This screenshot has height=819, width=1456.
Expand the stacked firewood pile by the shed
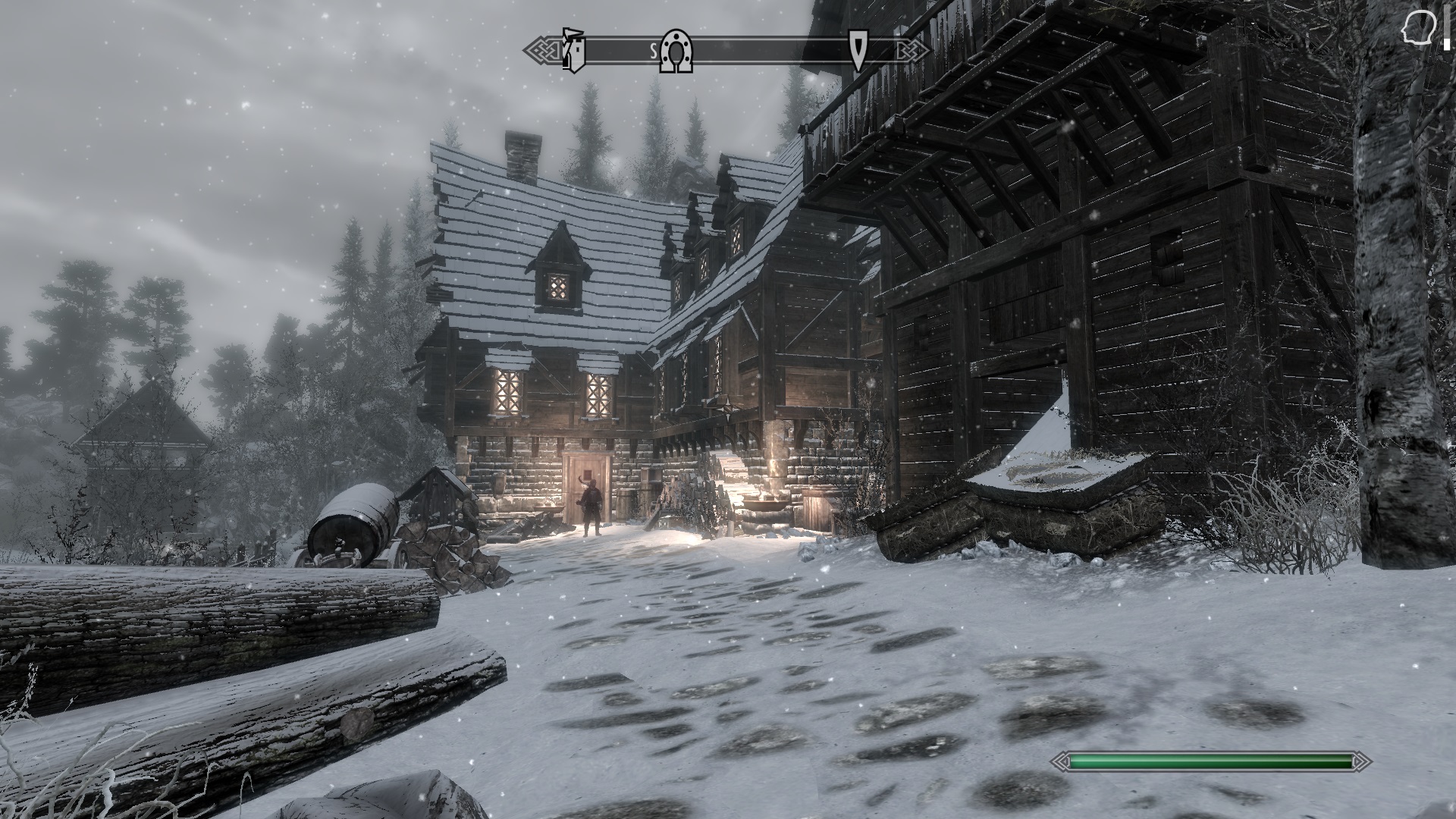[447, 550]
